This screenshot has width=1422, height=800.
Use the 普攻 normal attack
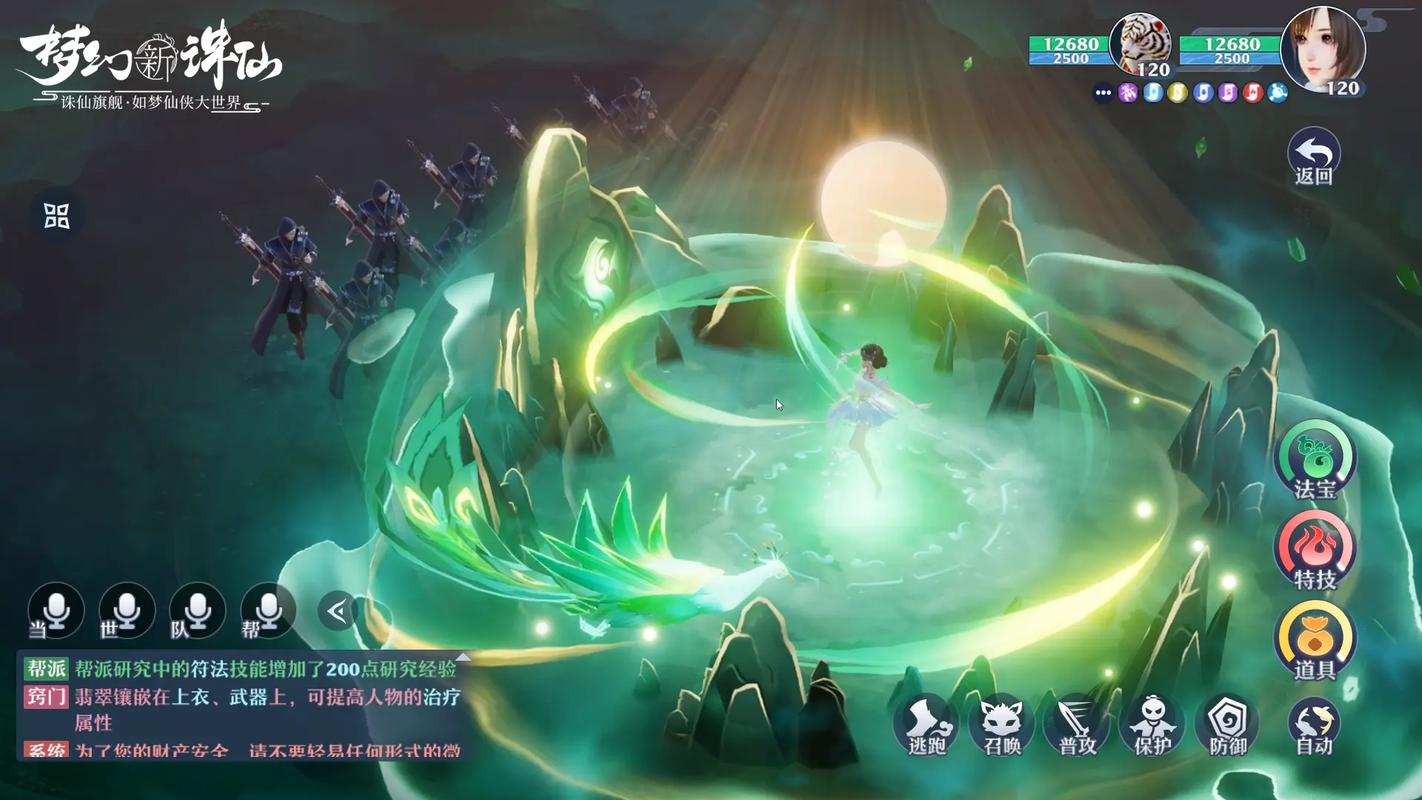pos(1077,723)
